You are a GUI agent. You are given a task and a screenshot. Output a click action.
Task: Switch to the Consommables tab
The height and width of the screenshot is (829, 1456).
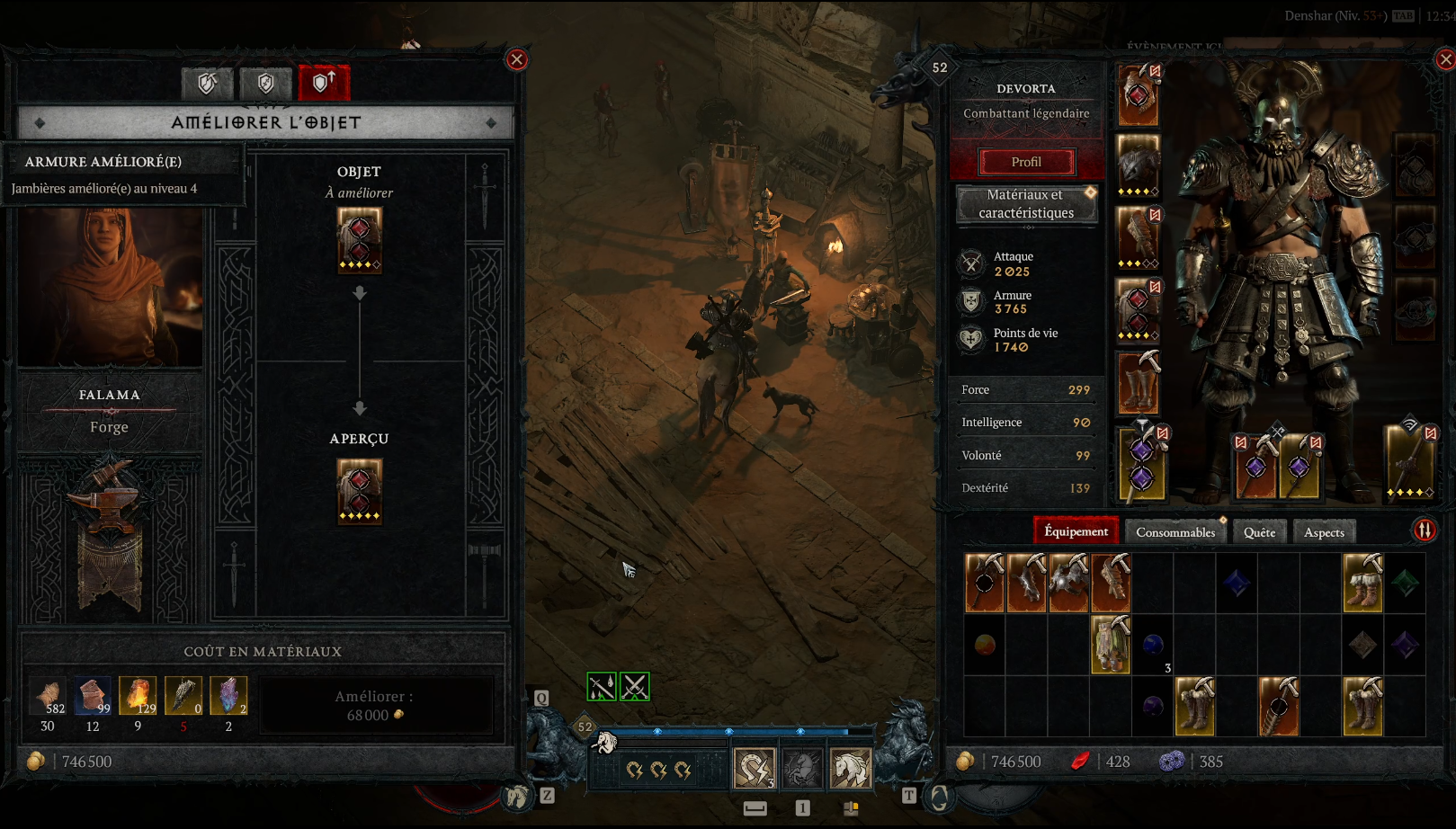1175,532
